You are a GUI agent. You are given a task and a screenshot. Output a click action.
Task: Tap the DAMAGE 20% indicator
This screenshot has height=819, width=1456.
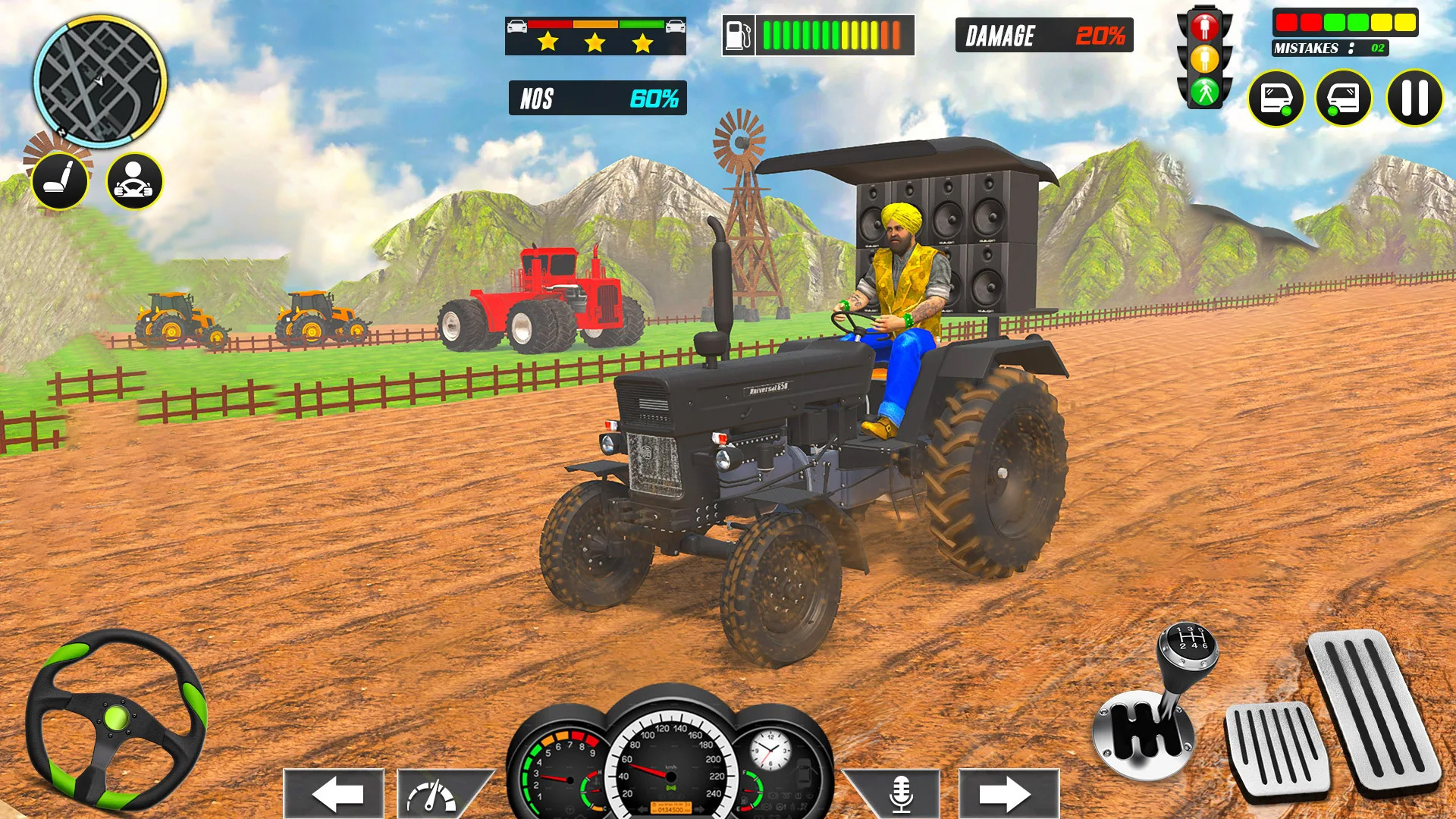point(1045,36)
